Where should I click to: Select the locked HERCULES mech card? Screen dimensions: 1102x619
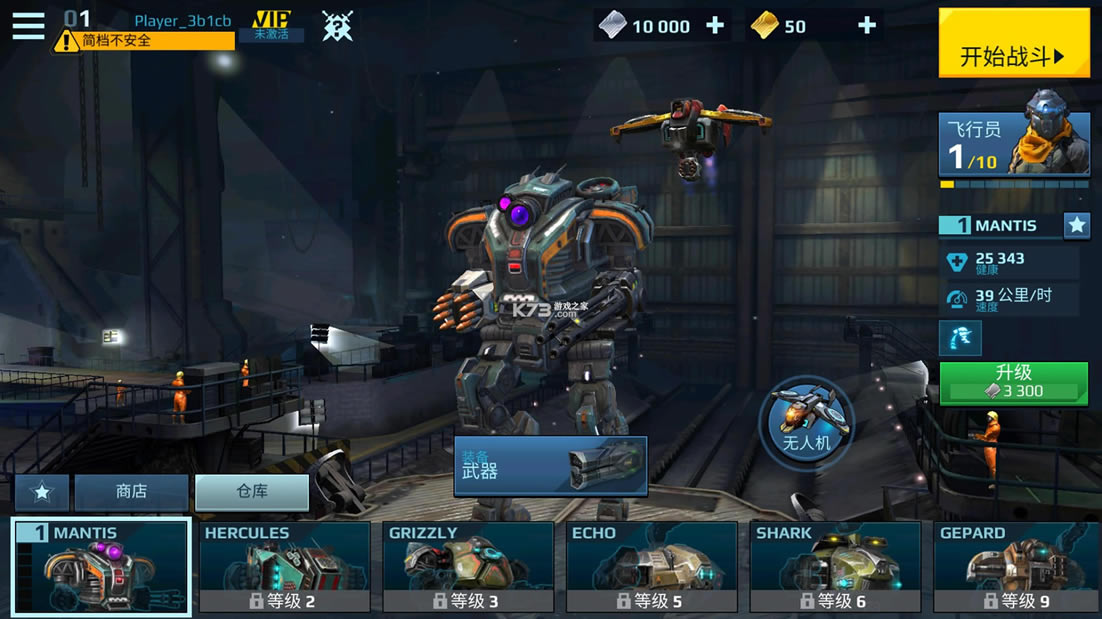coord(284,566)
